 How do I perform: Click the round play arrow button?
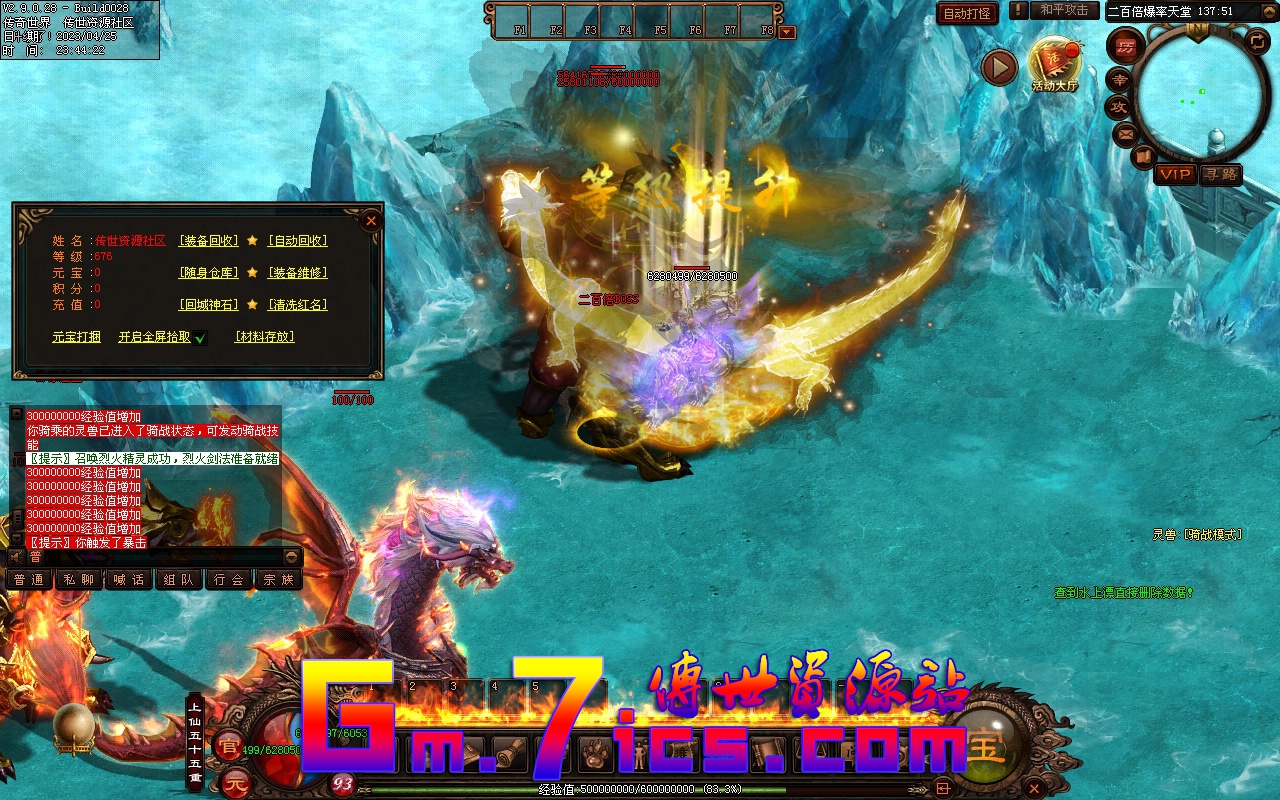tap(999, 67)
